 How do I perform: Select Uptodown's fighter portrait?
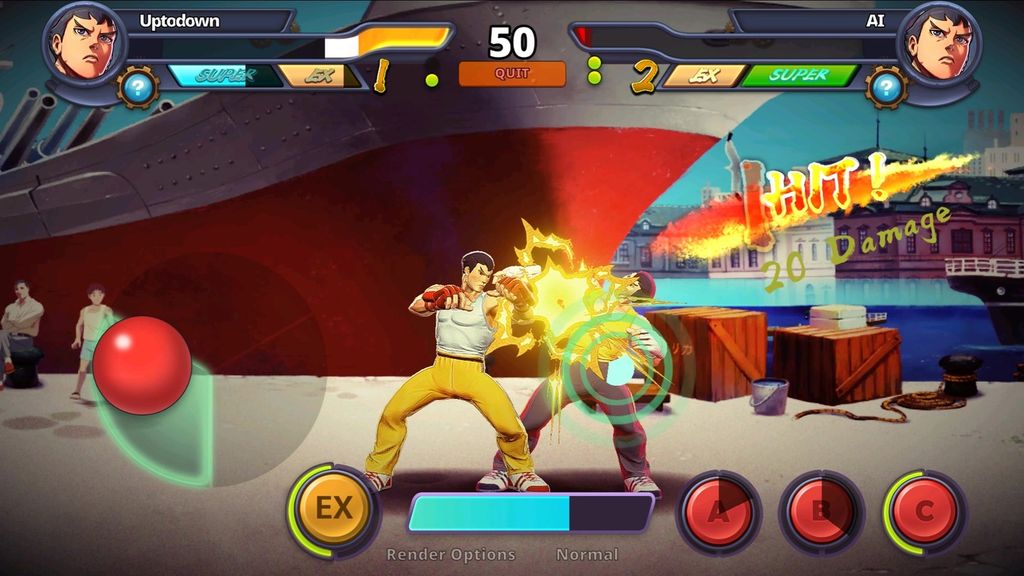[85, 42]
